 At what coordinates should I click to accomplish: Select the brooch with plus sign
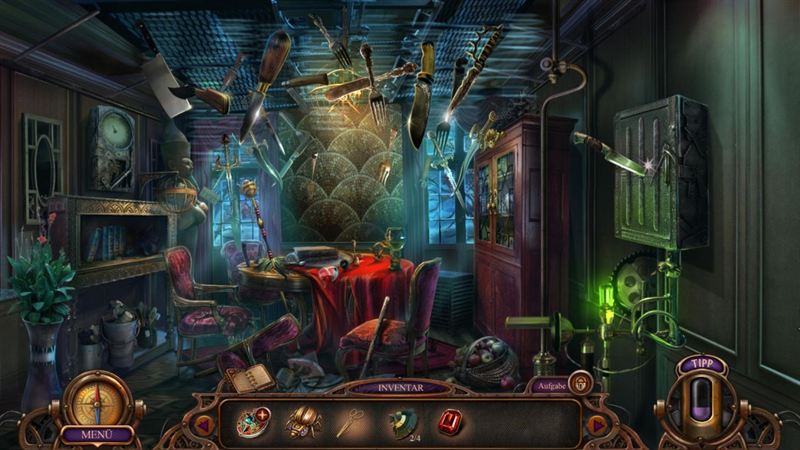251,423
